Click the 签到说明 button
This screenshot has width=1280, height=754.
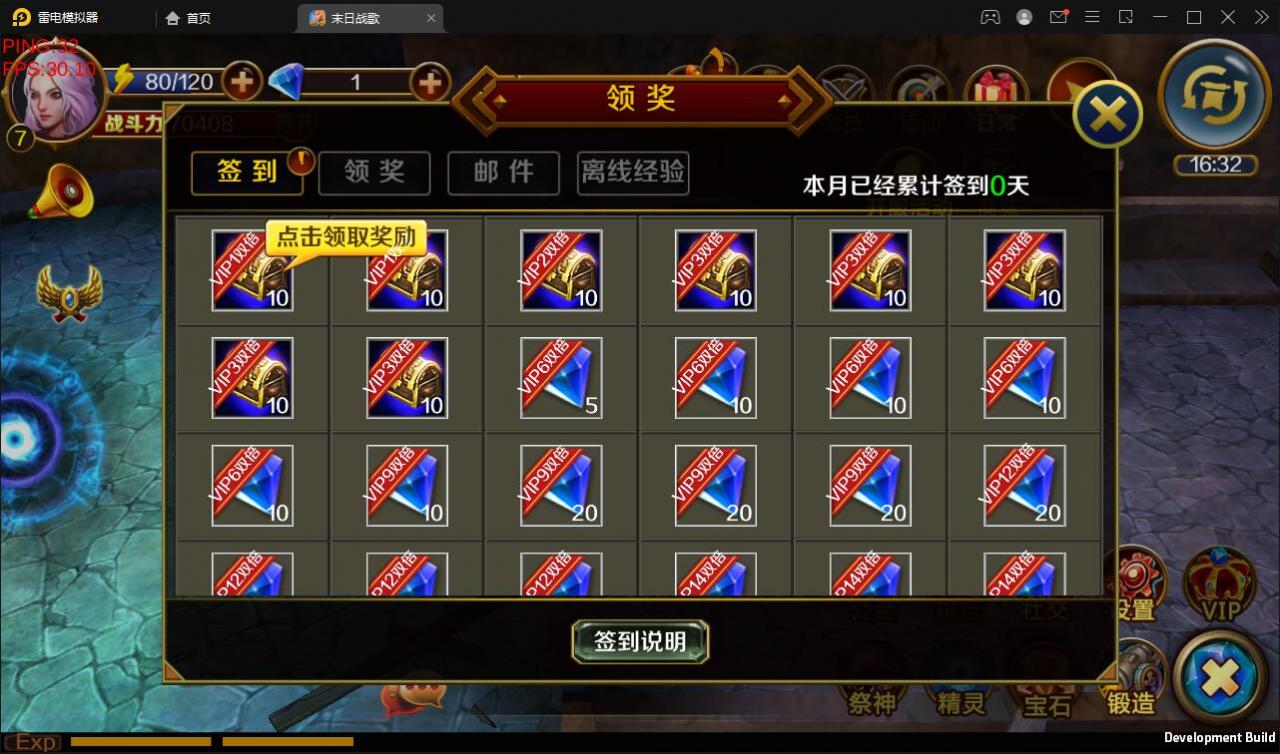[x=639, y=641]
